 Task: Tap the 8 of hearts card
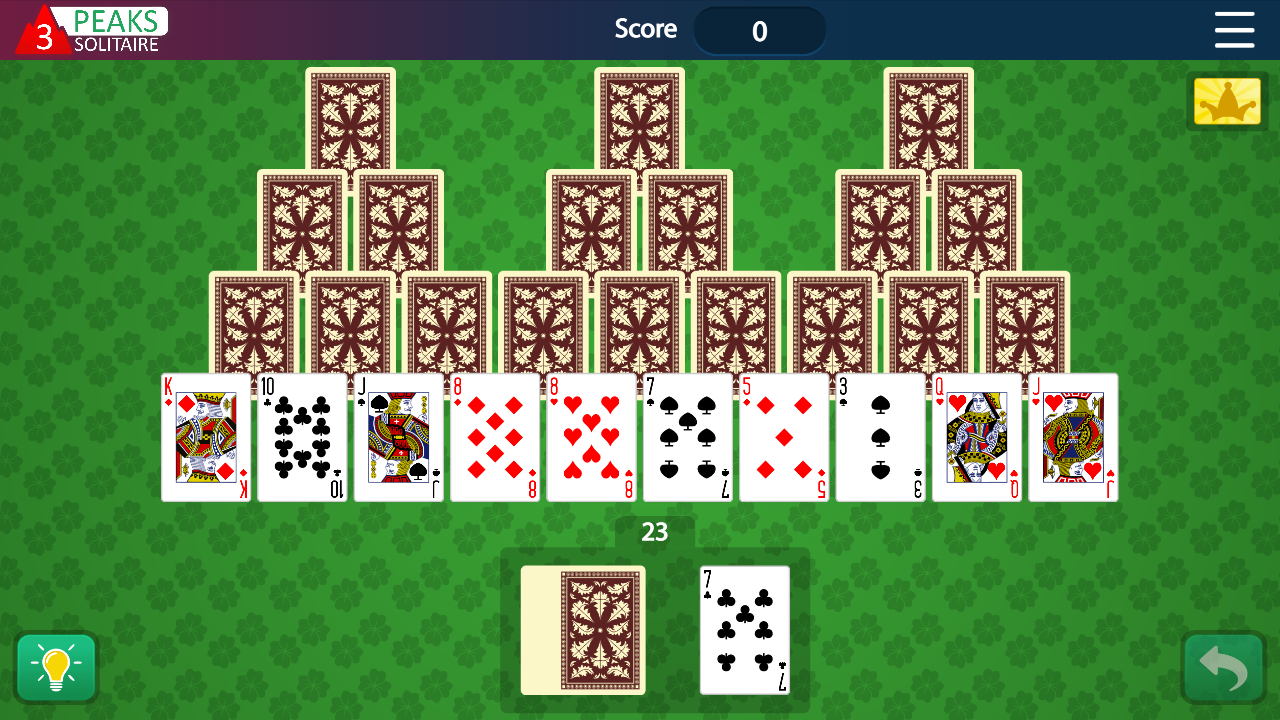pos(590,437)
